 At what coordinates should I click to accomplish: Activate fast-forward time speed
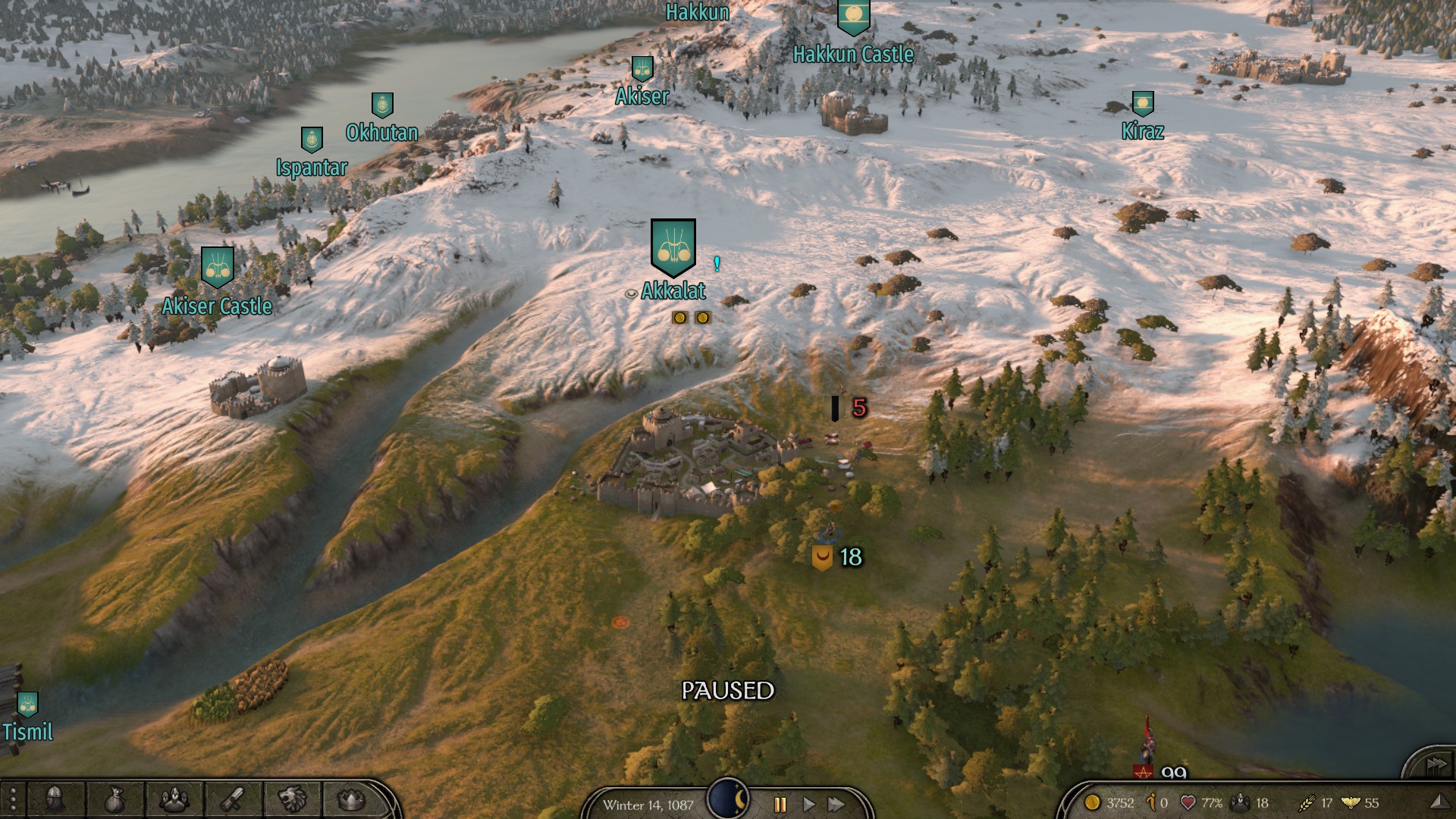(x=836, y=804)
